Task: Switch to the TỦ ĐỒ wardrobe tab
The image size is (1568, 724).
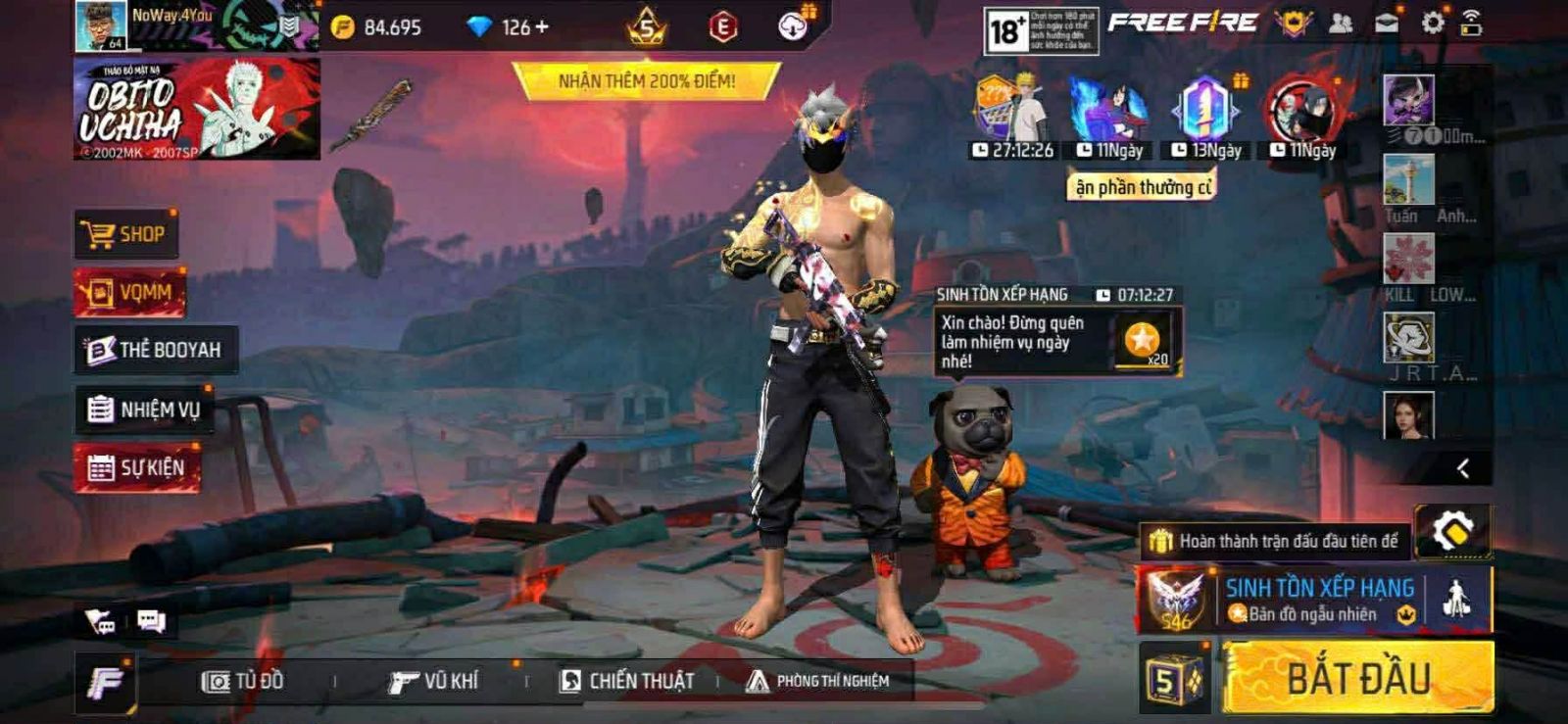Action: click(243, 681)
